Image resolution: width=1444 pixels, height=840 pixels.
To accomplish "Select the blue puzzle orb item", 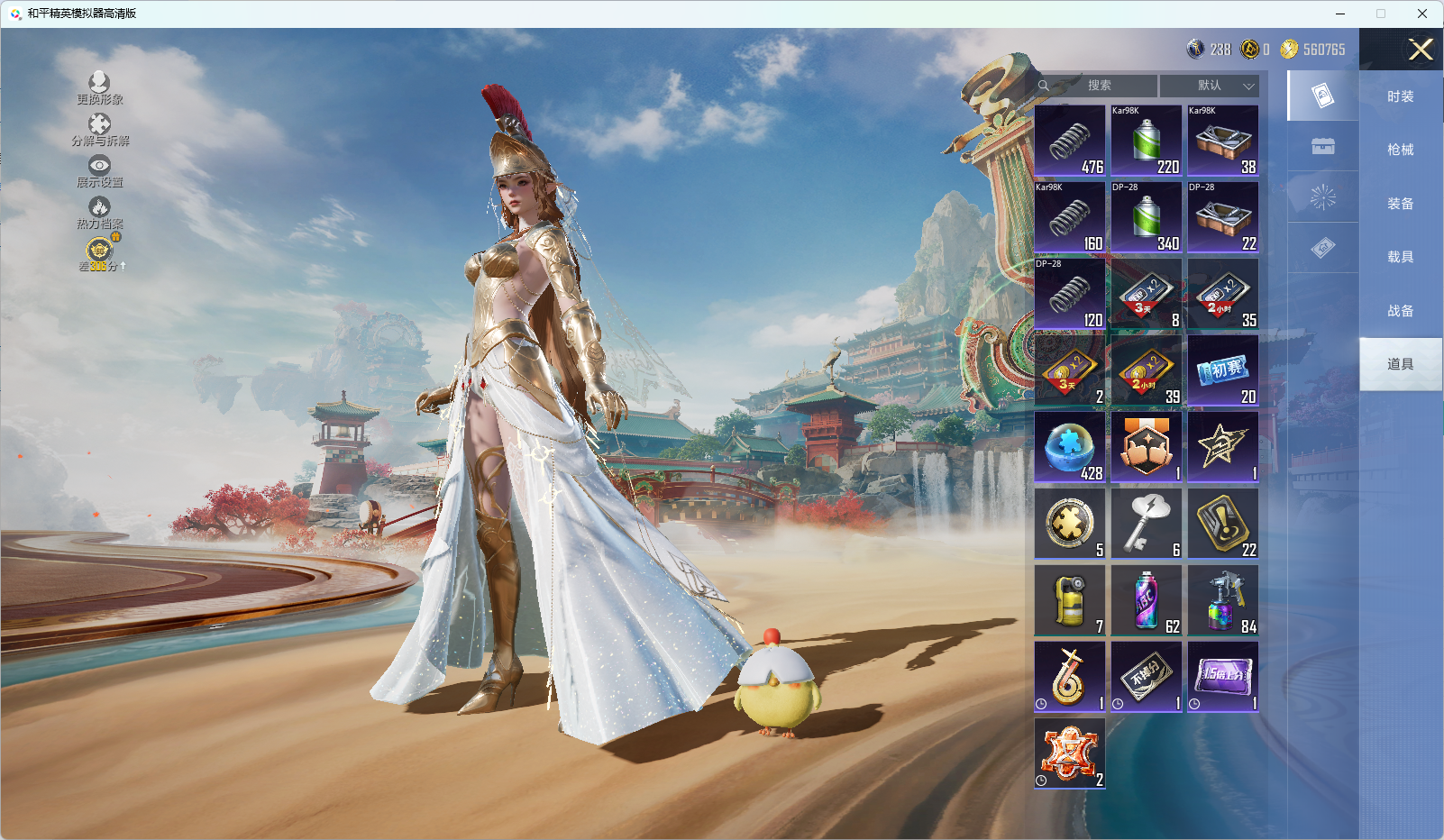I will tap(1070, 447).
